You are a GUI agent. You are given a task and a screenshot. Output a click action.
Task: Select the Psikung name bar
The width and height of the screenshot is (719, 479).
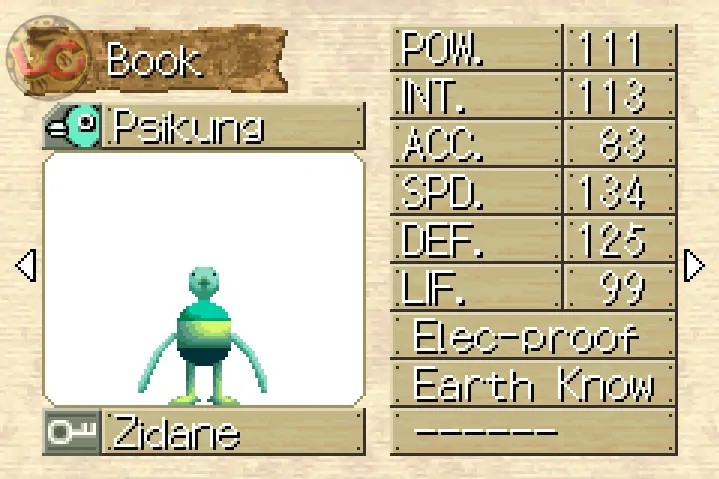point(204,127)
